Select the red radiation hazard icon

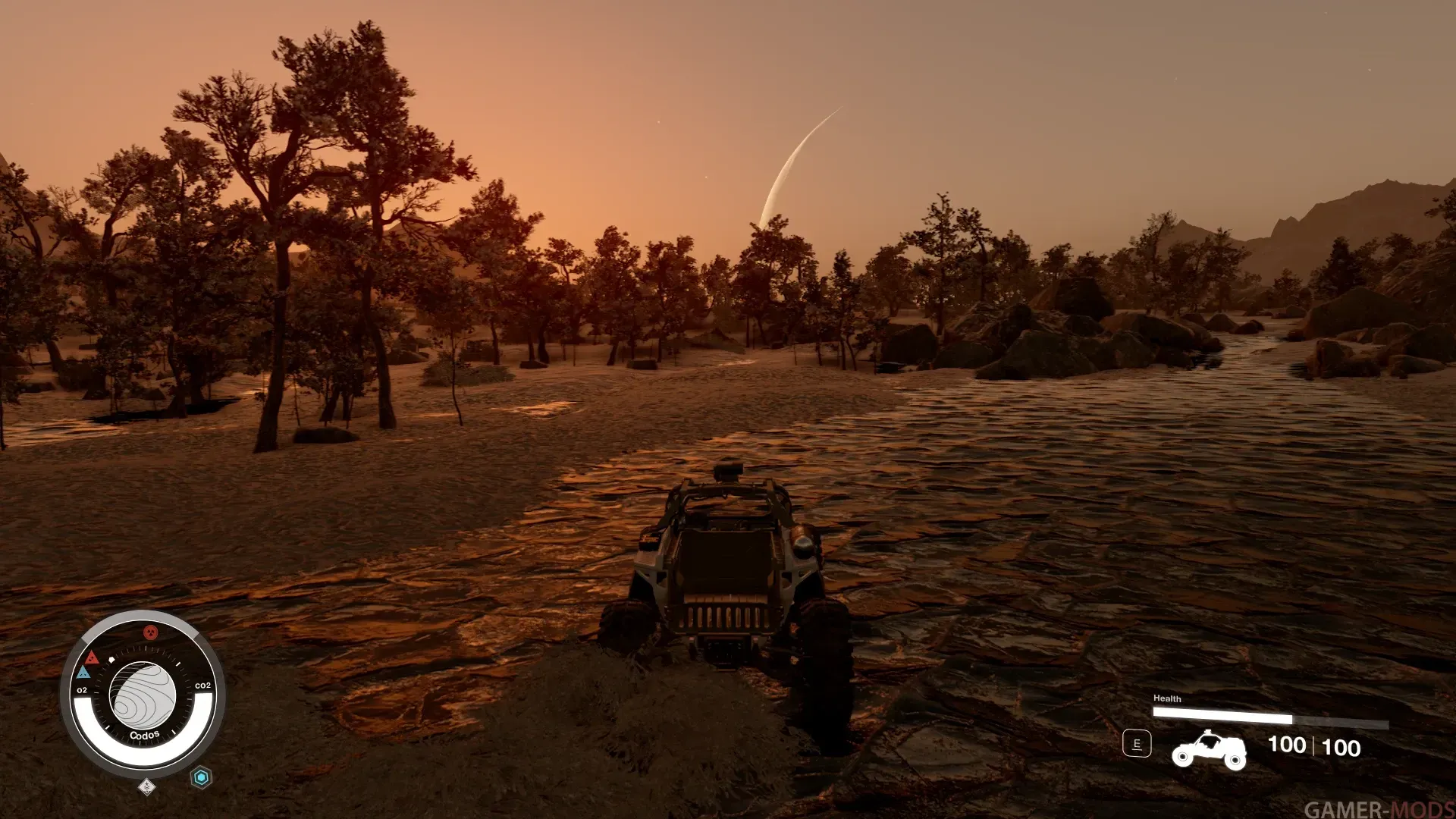click(151, 632)
